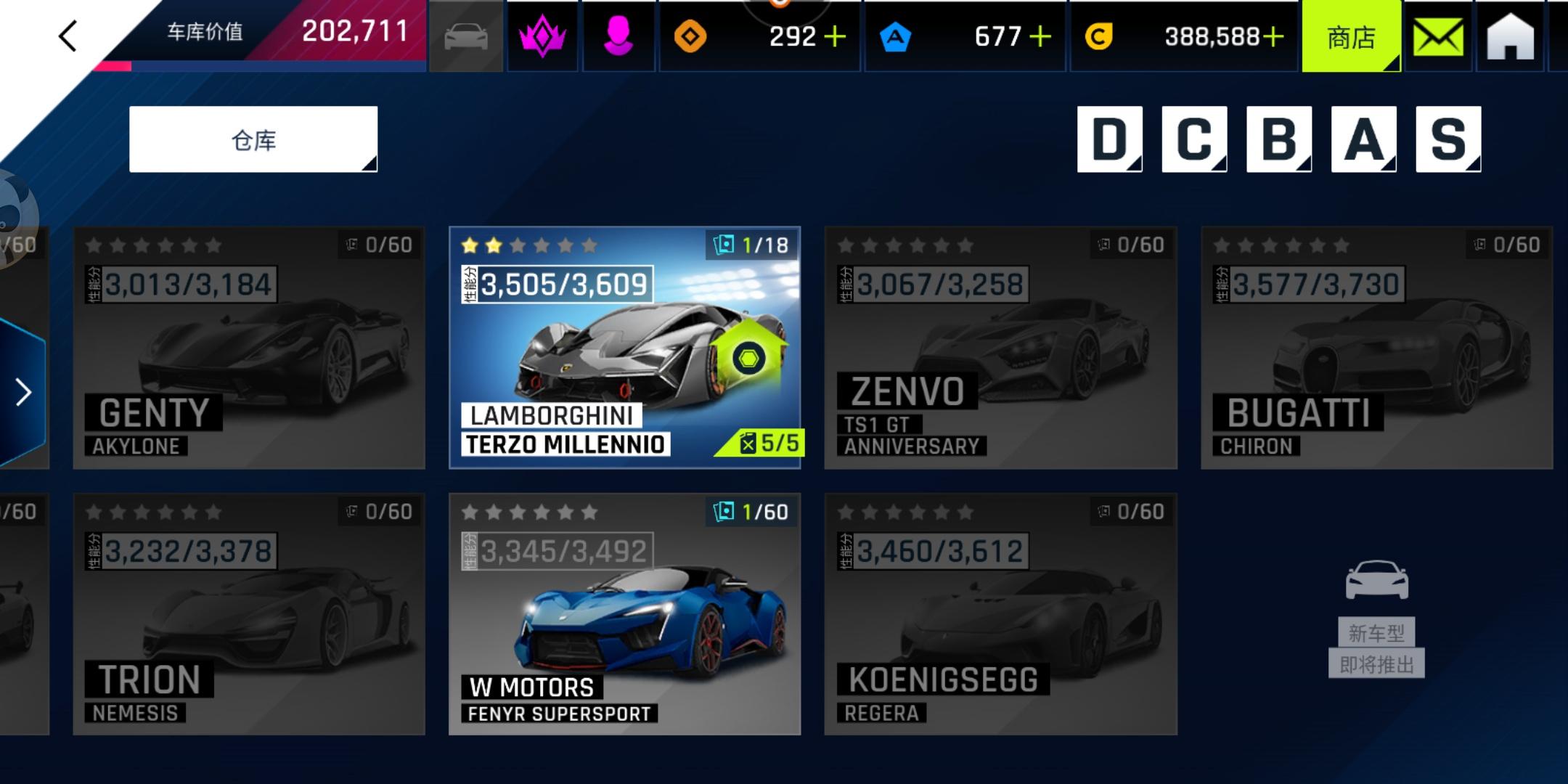Open the mail envelope inbox
The height and width of the screenshot is (784, 1568).
point(1438,37)
